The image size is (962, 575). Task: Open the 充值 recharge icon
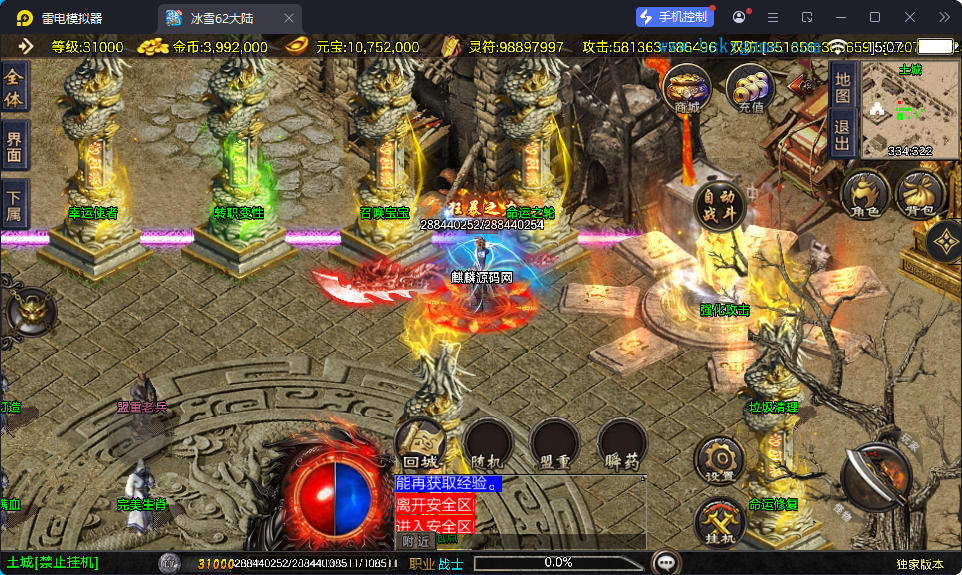750,88
